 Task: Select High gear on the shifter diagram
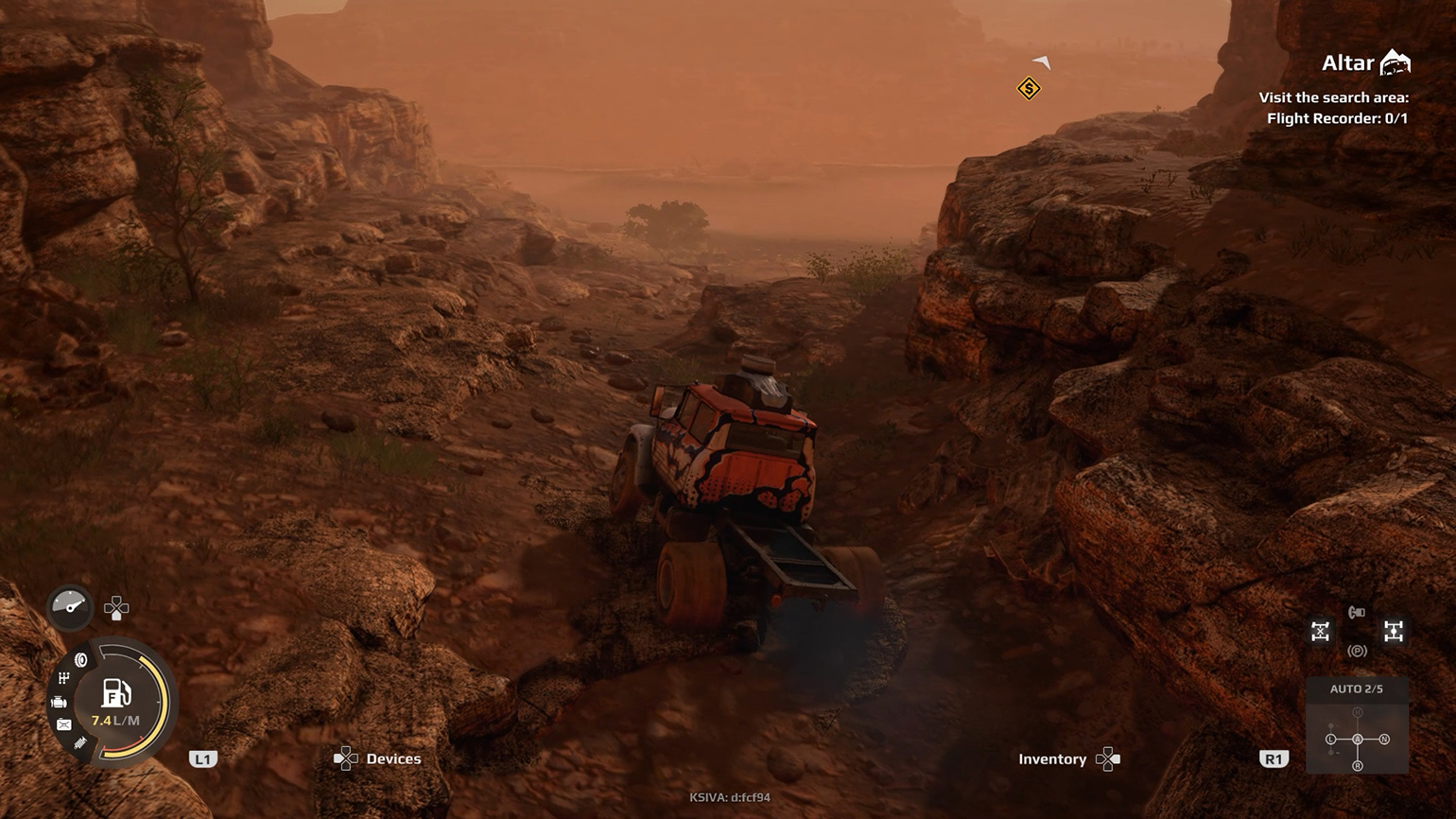coord(1358,711)
